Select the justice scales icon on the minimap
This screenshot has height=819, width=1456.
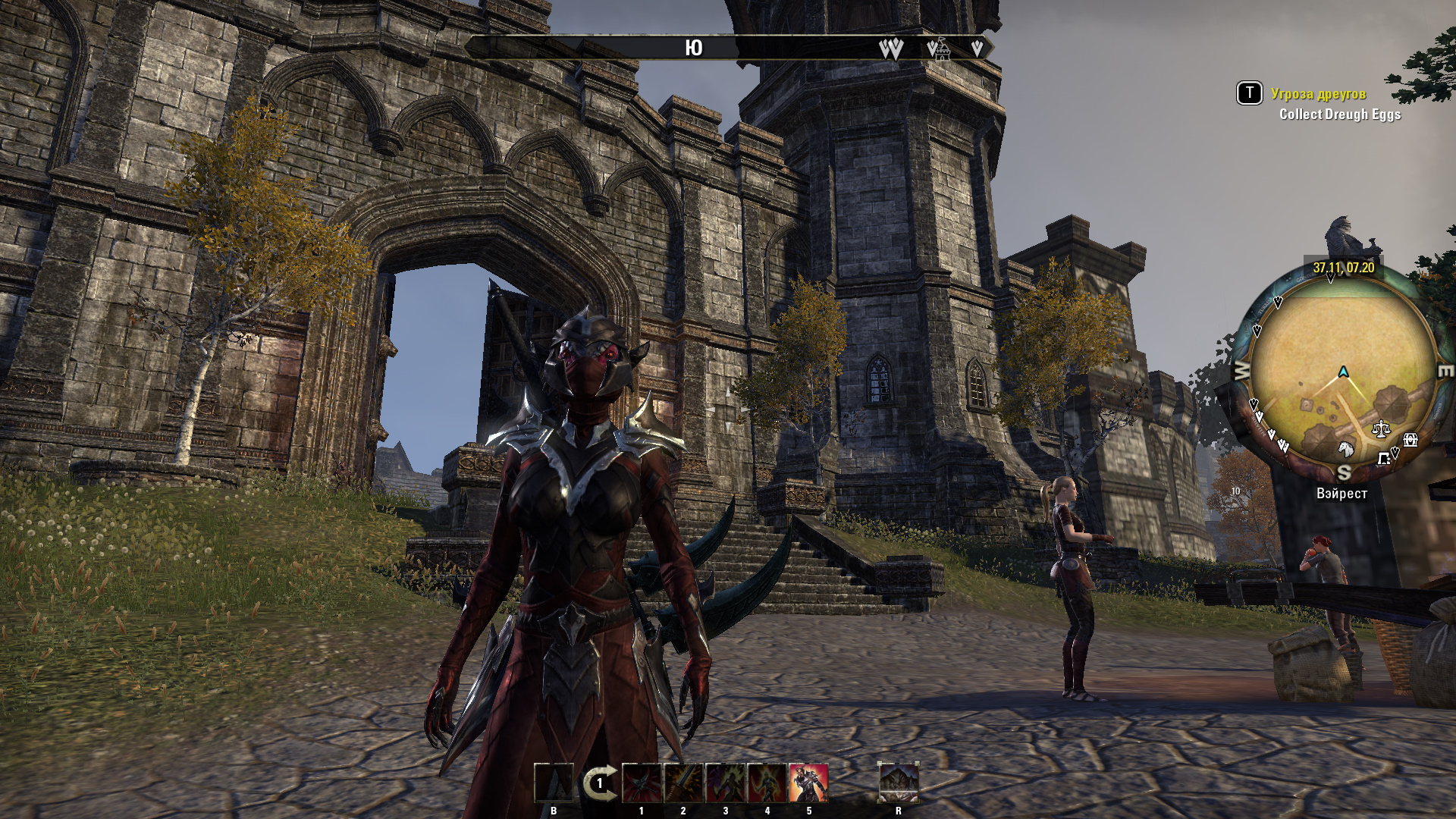[1380, 428]
